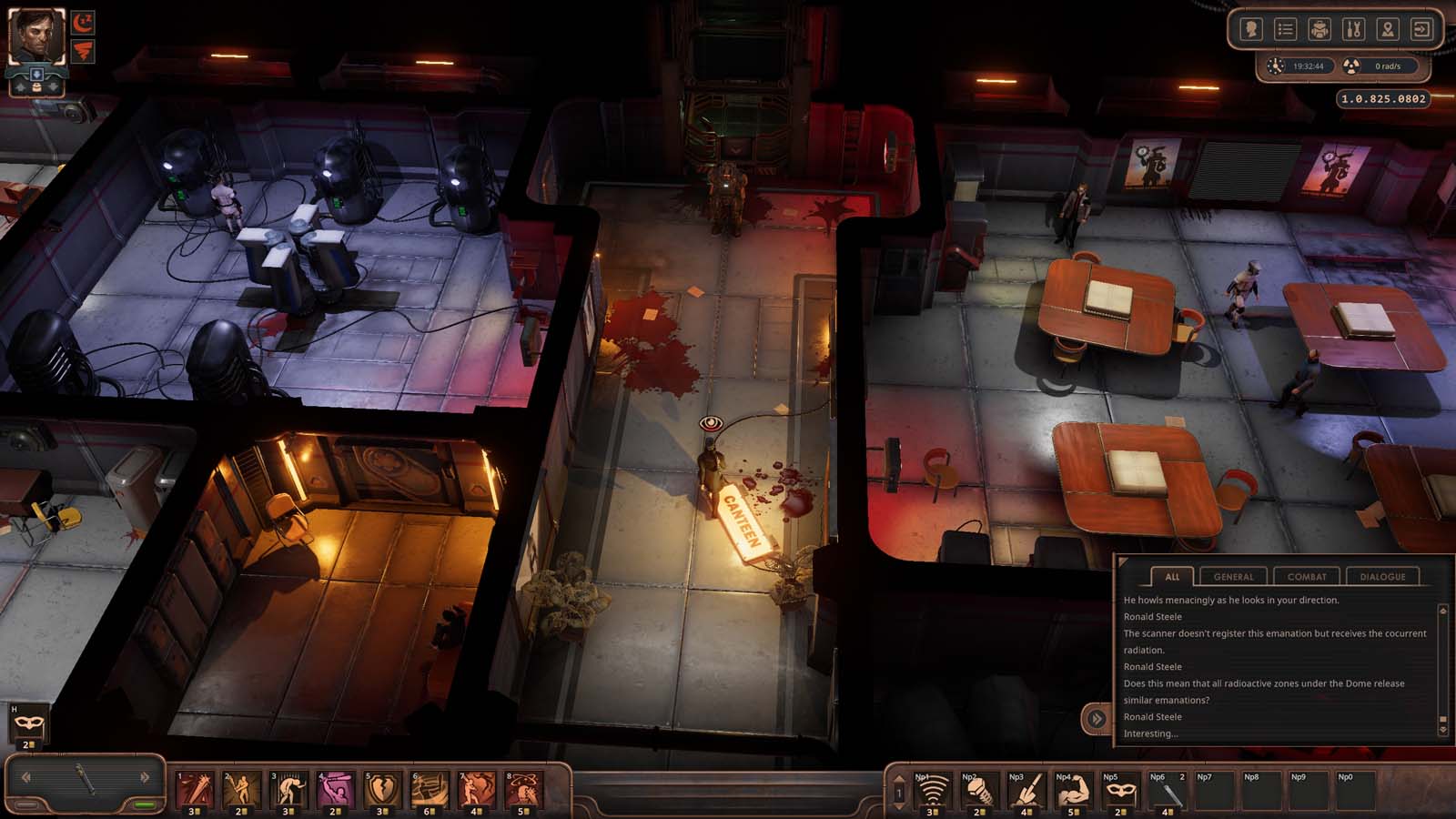Open the map pin icon

(x=1388, y=30)
